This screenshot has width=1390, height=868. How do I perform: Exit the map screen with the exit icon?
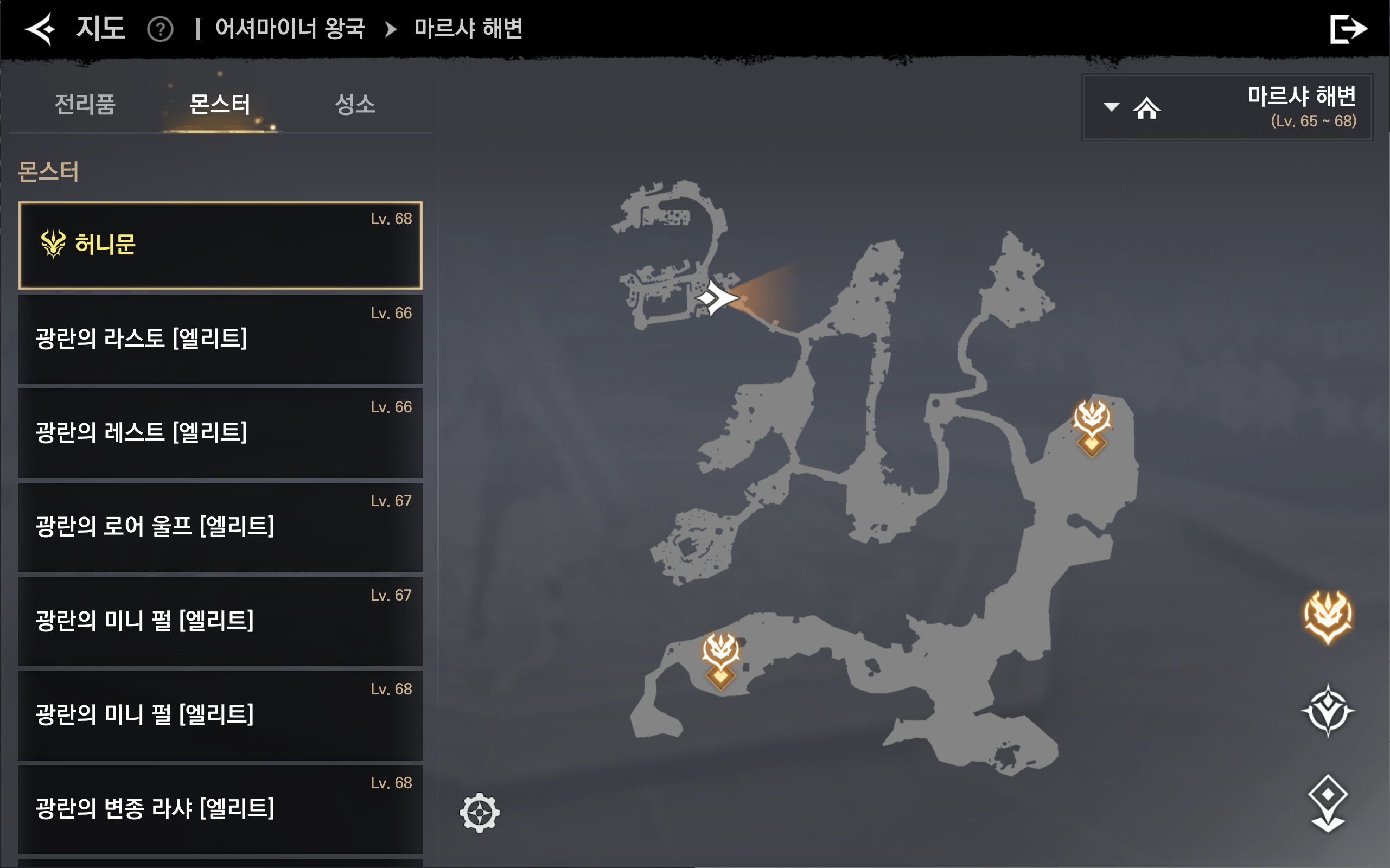pos(1348,29)
